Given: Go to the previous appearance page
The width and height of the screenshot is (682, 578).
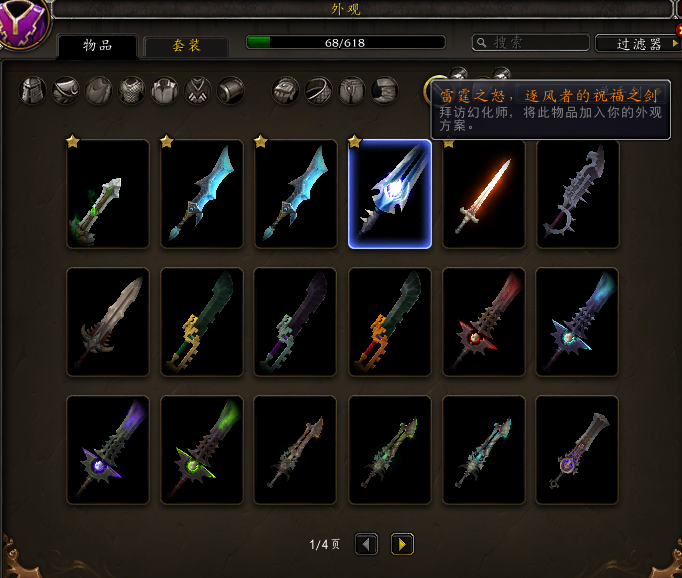Looking at the screenshot, I should [367, 544].
